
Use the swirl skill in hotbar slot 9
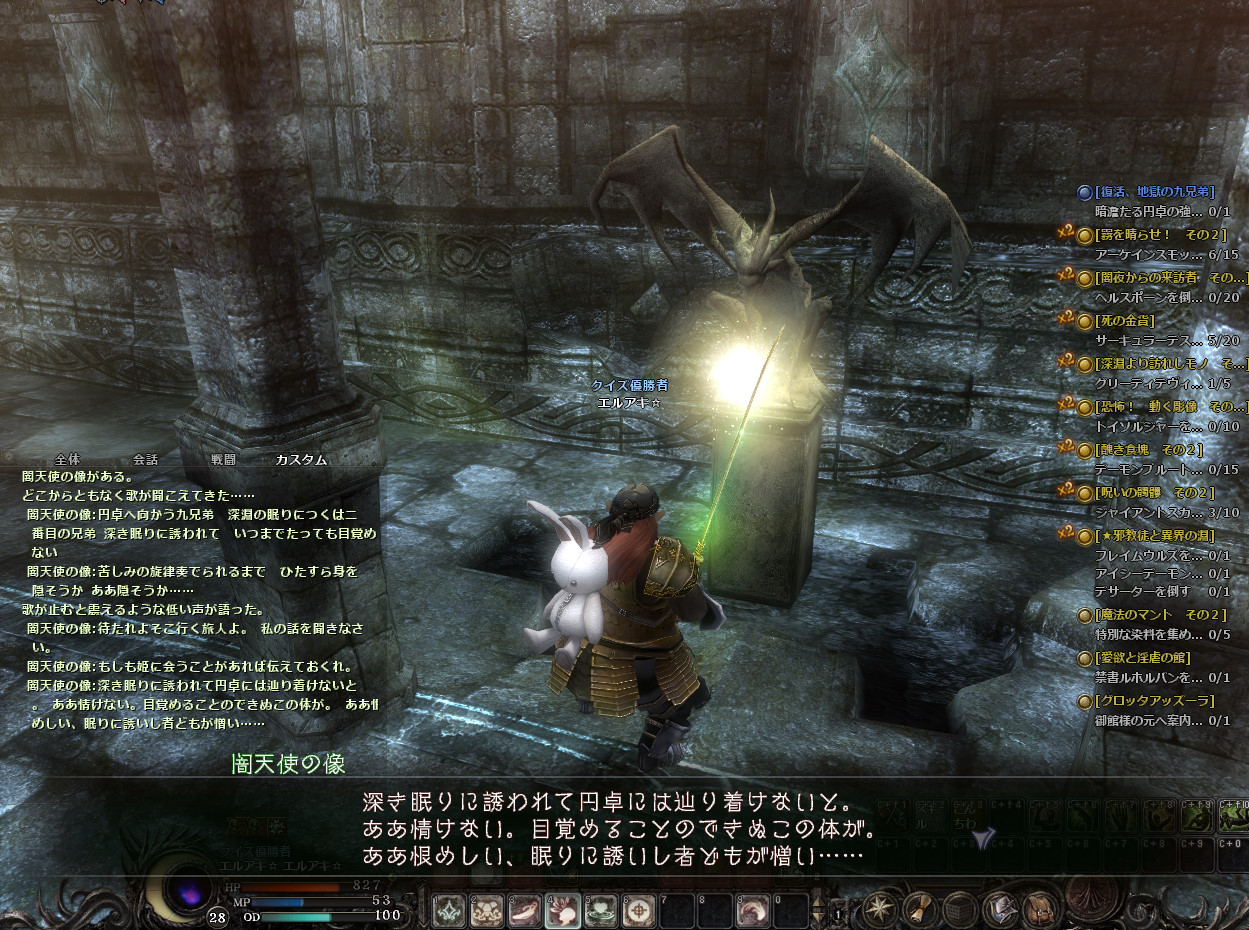[754, 909]
